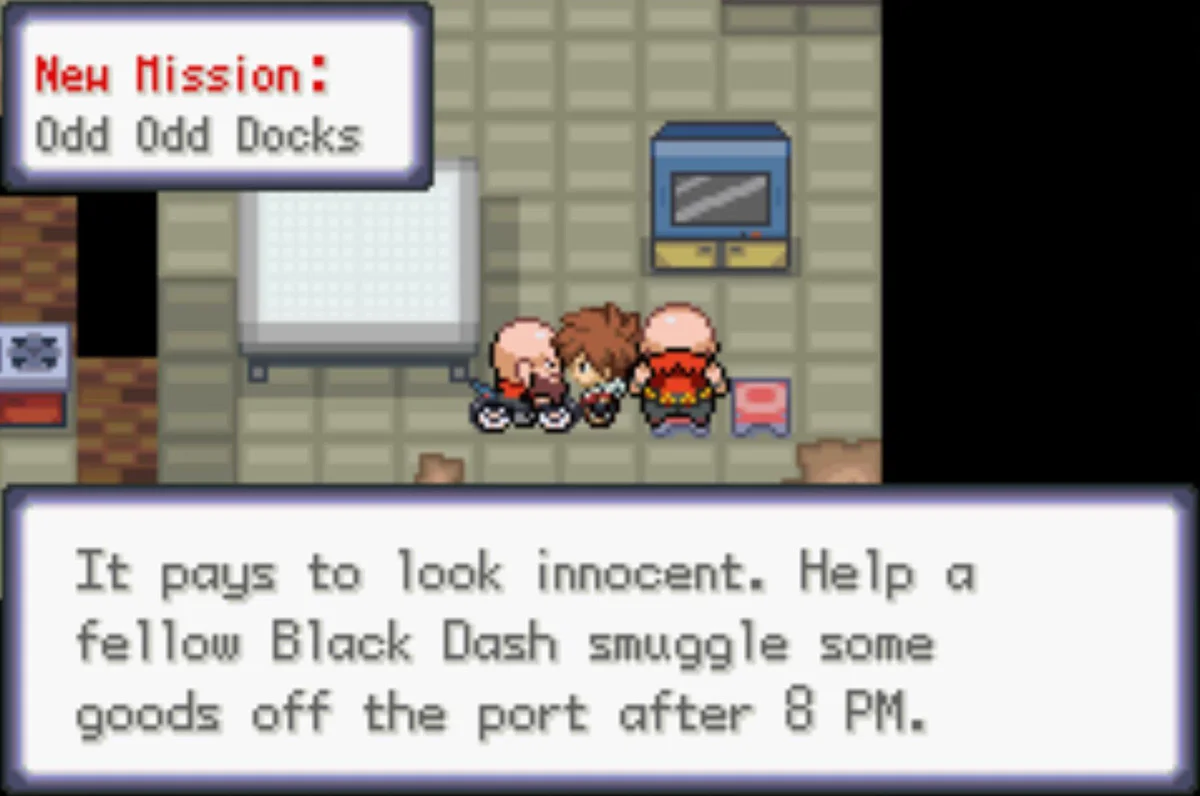Click the mission description dialogue box
Viewport: 1200px width, 796px height.
(x=600, y=640)
